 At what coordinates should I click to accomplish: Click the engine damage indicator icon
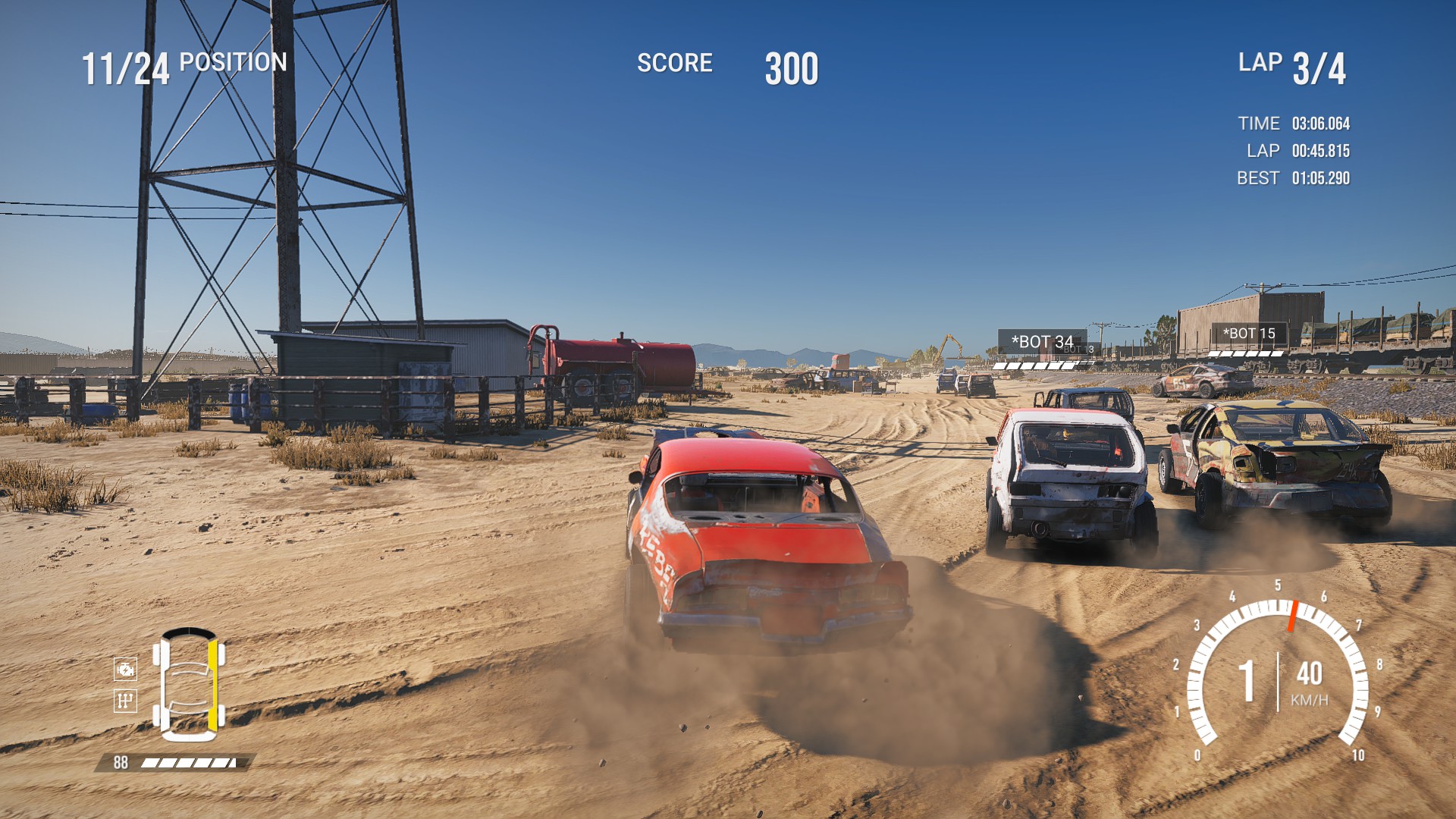pos(125,669)
